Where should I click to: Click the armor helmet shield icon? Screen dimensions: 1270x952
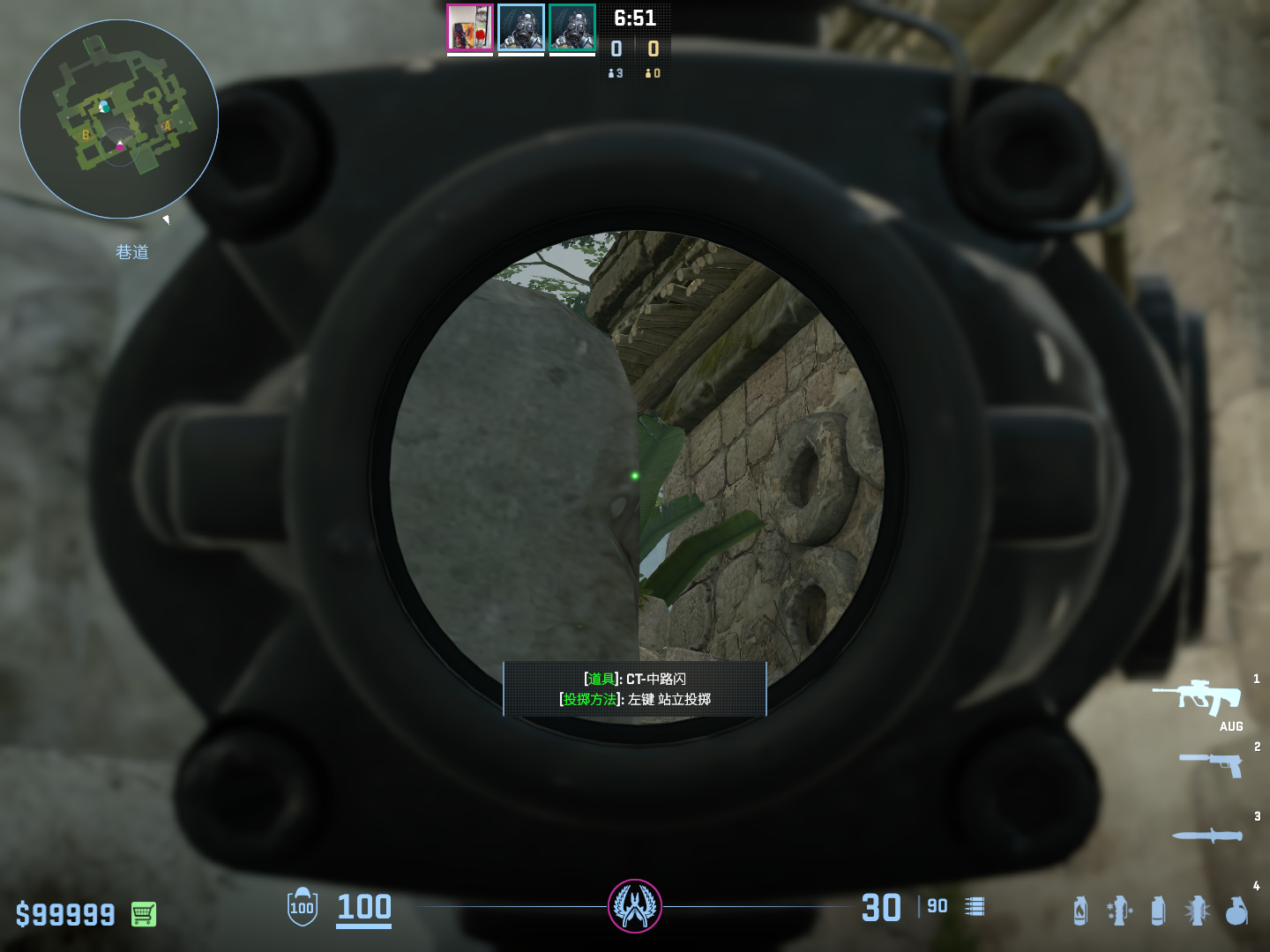coord(303,907)
